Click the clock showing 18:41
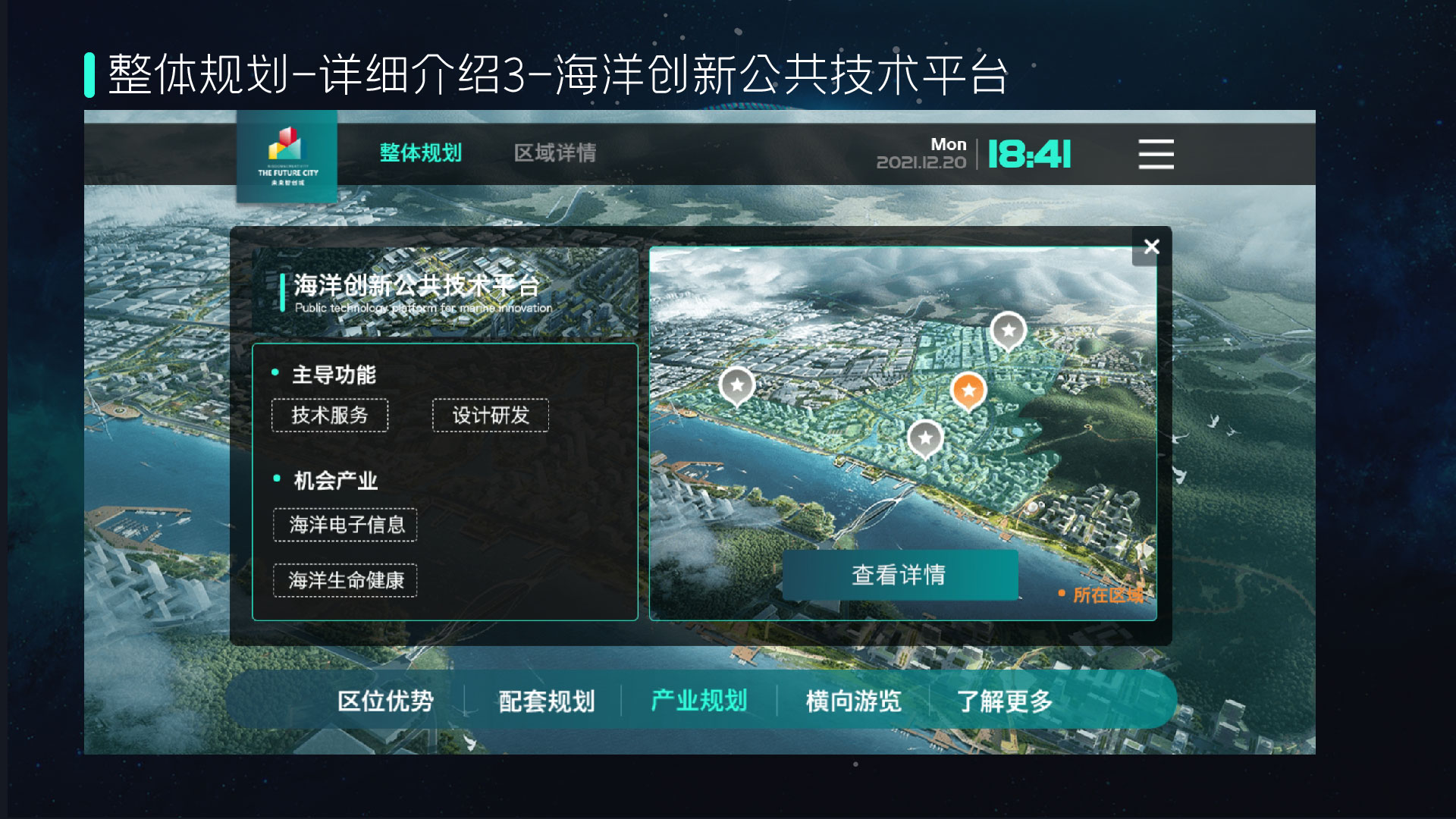 pyautogui.click(x=1028, y=153)
